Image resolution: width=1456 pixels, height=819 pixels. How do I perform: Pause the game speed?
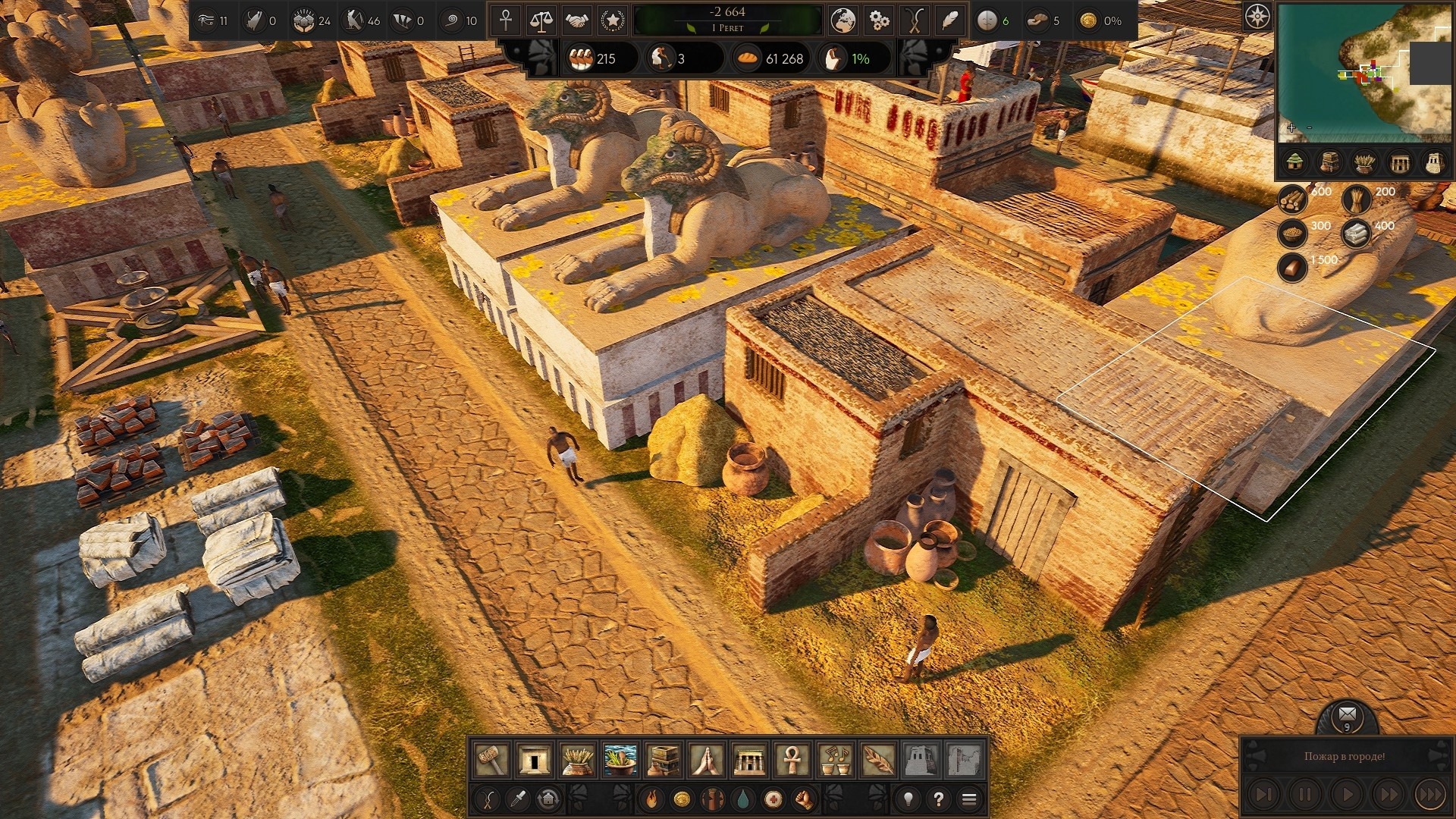coord(1304,794)
